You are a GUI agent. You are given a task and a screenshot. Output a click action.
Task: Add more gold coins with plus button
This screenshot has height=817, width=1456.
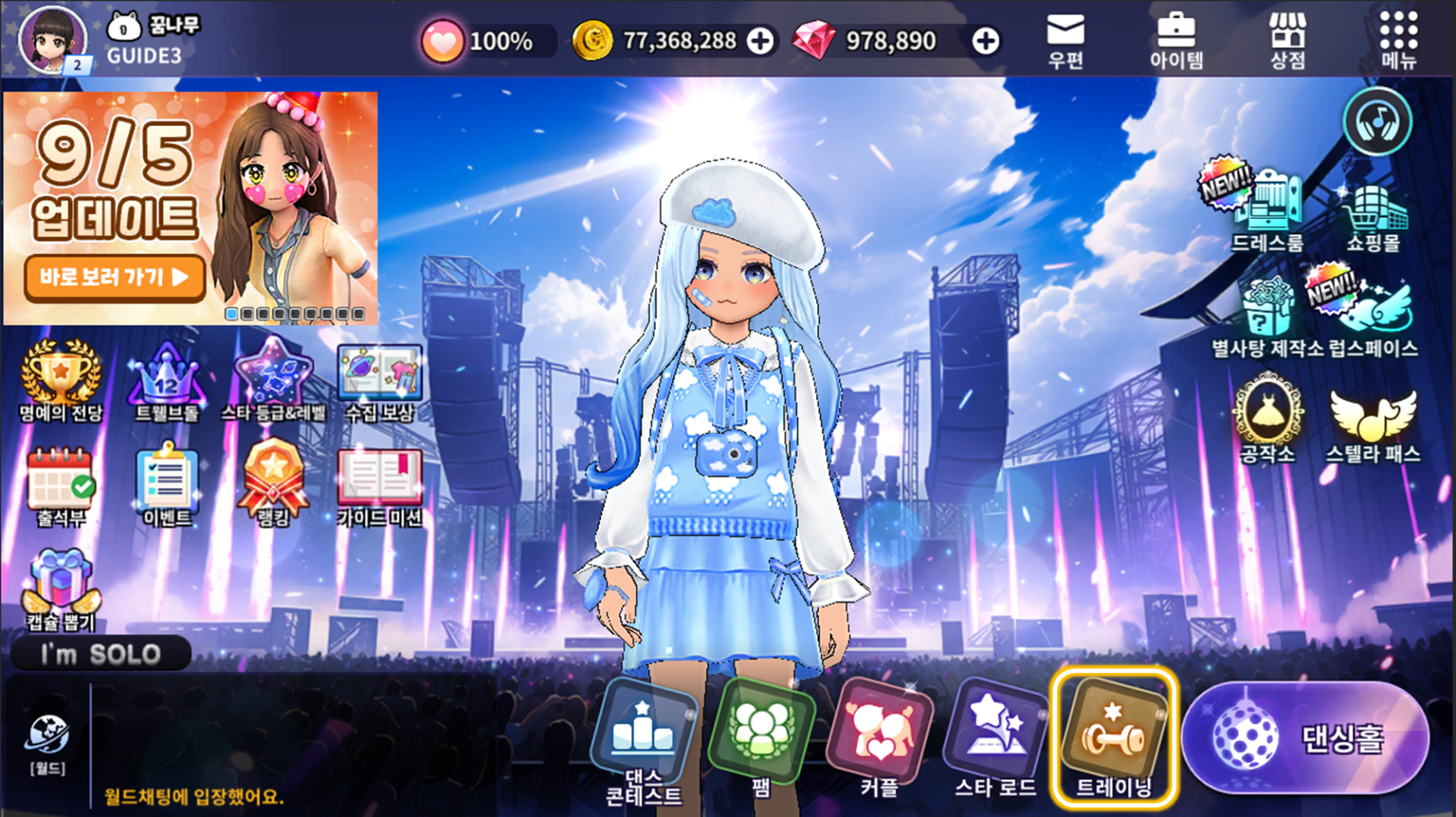point(760,41)
